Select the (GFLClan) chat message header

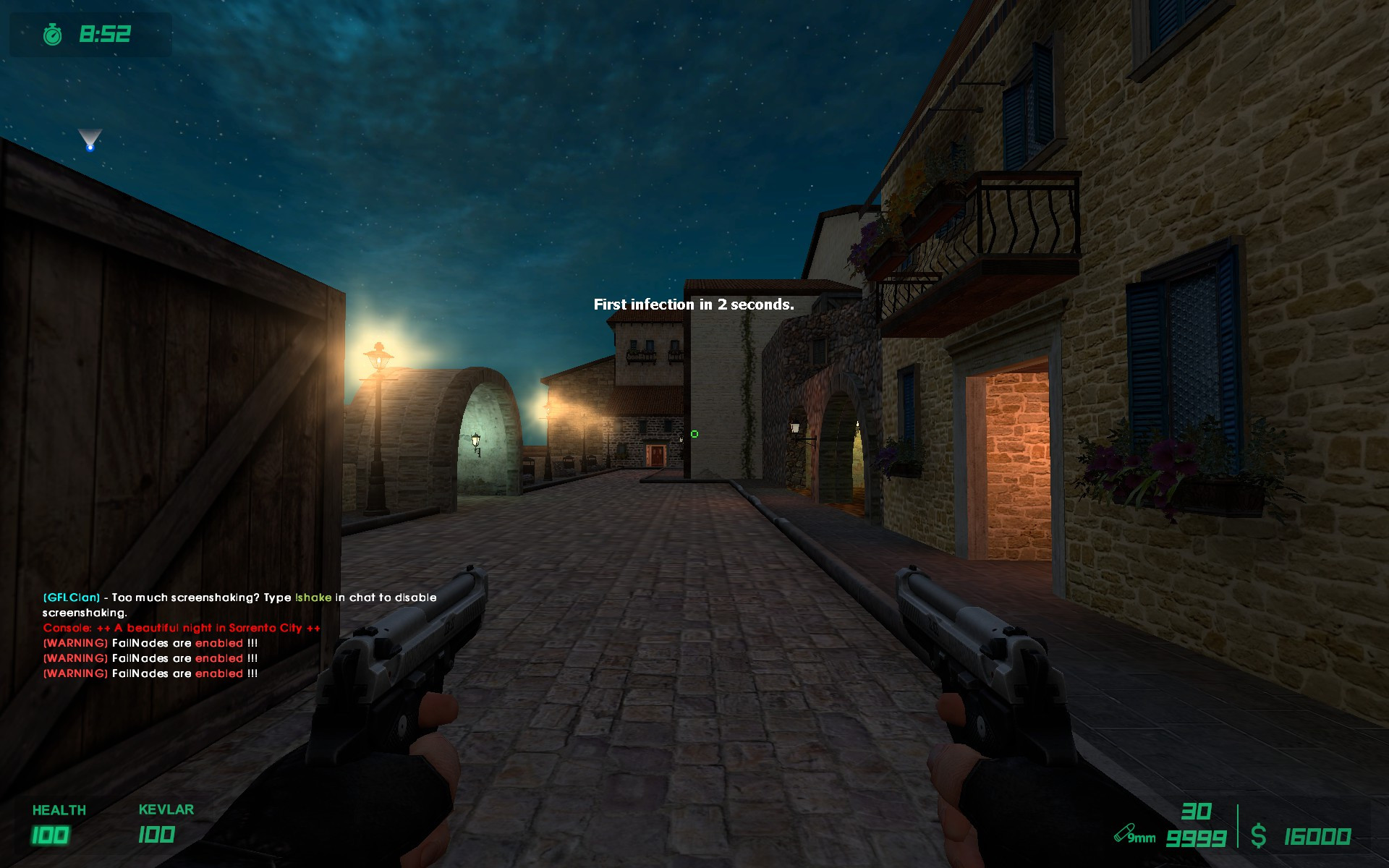[x=69, y=597]
